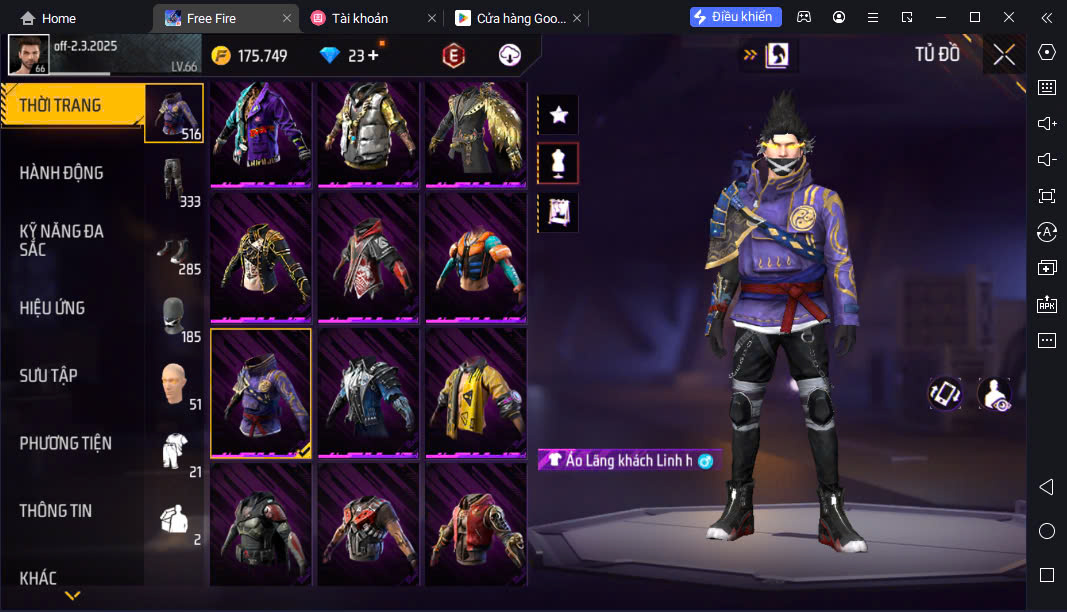The height and width of the screenshot is (612, 1067).
Task: Open the mask subcategory showing 185
Action: point(175,316)
